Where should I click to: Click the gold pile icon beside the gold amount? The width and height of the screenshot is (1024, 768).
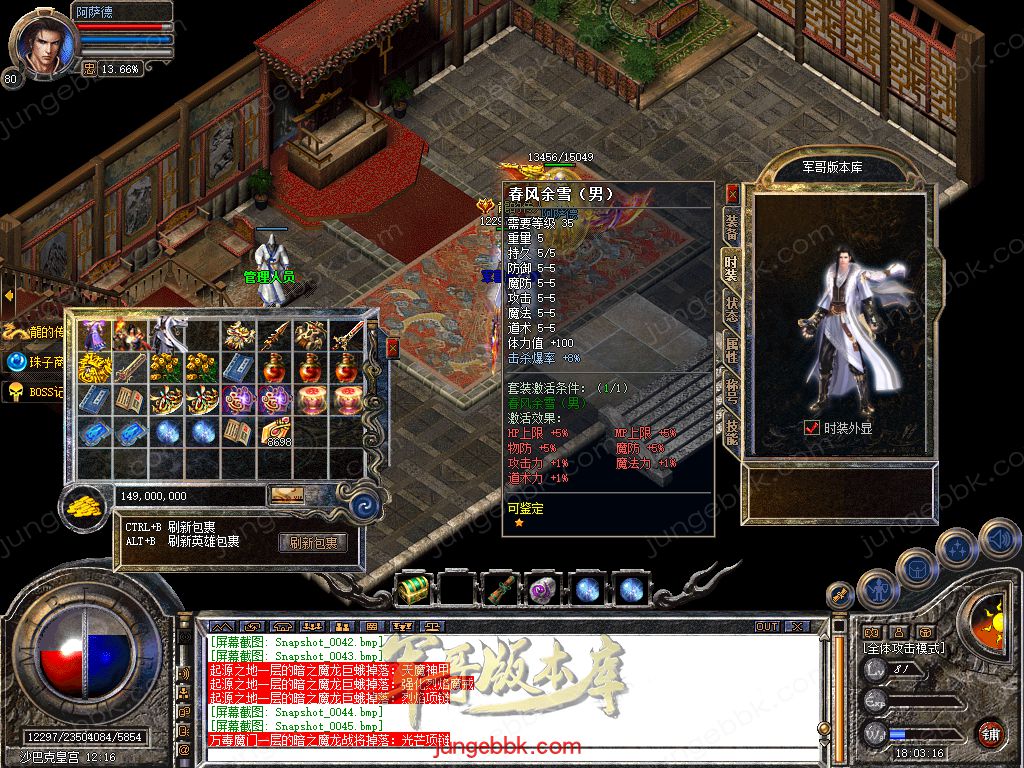click(x=85, y=507)
